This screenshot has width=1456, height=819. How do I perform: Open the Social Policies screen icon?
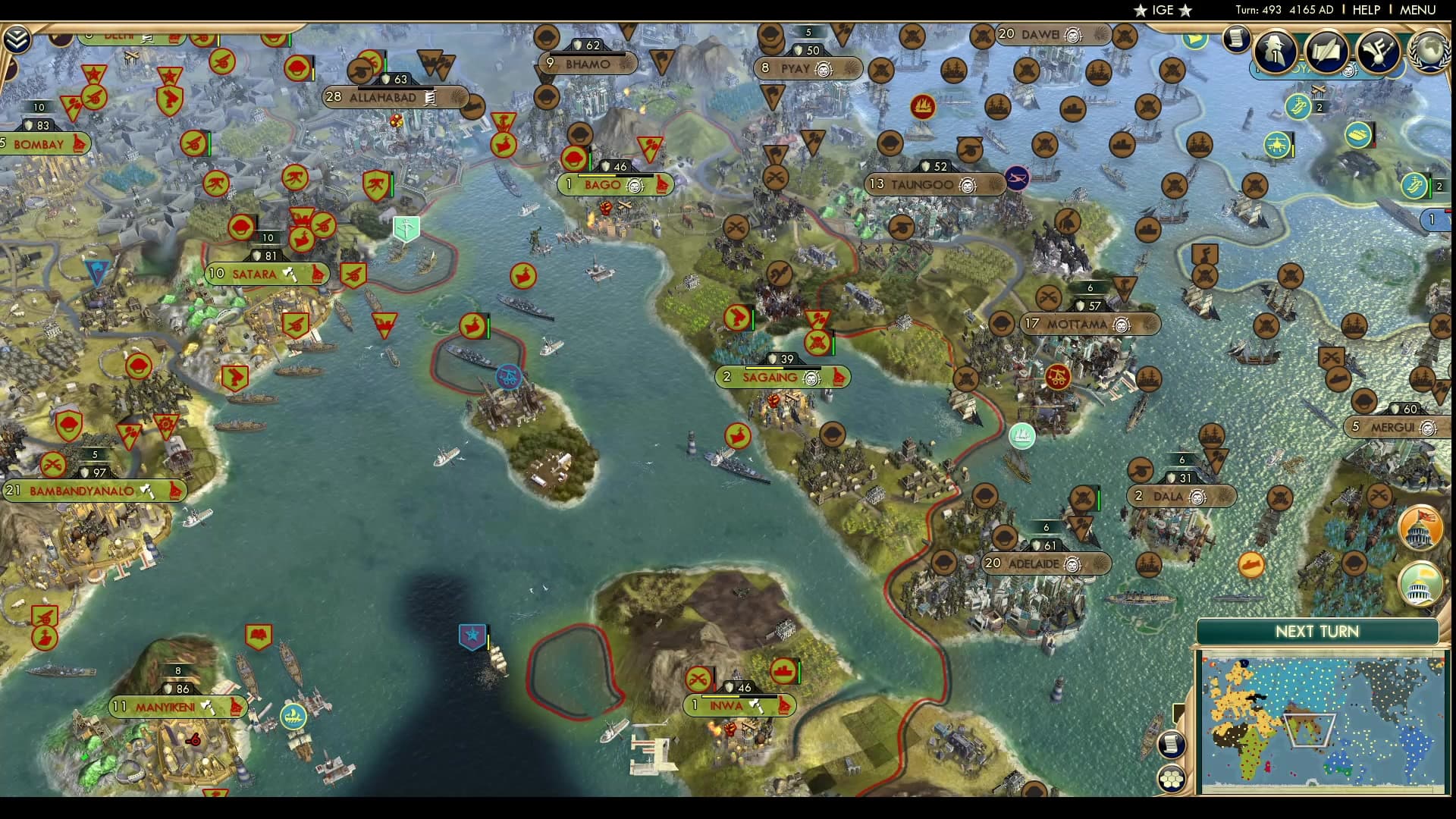click(x=1326, y=50)
